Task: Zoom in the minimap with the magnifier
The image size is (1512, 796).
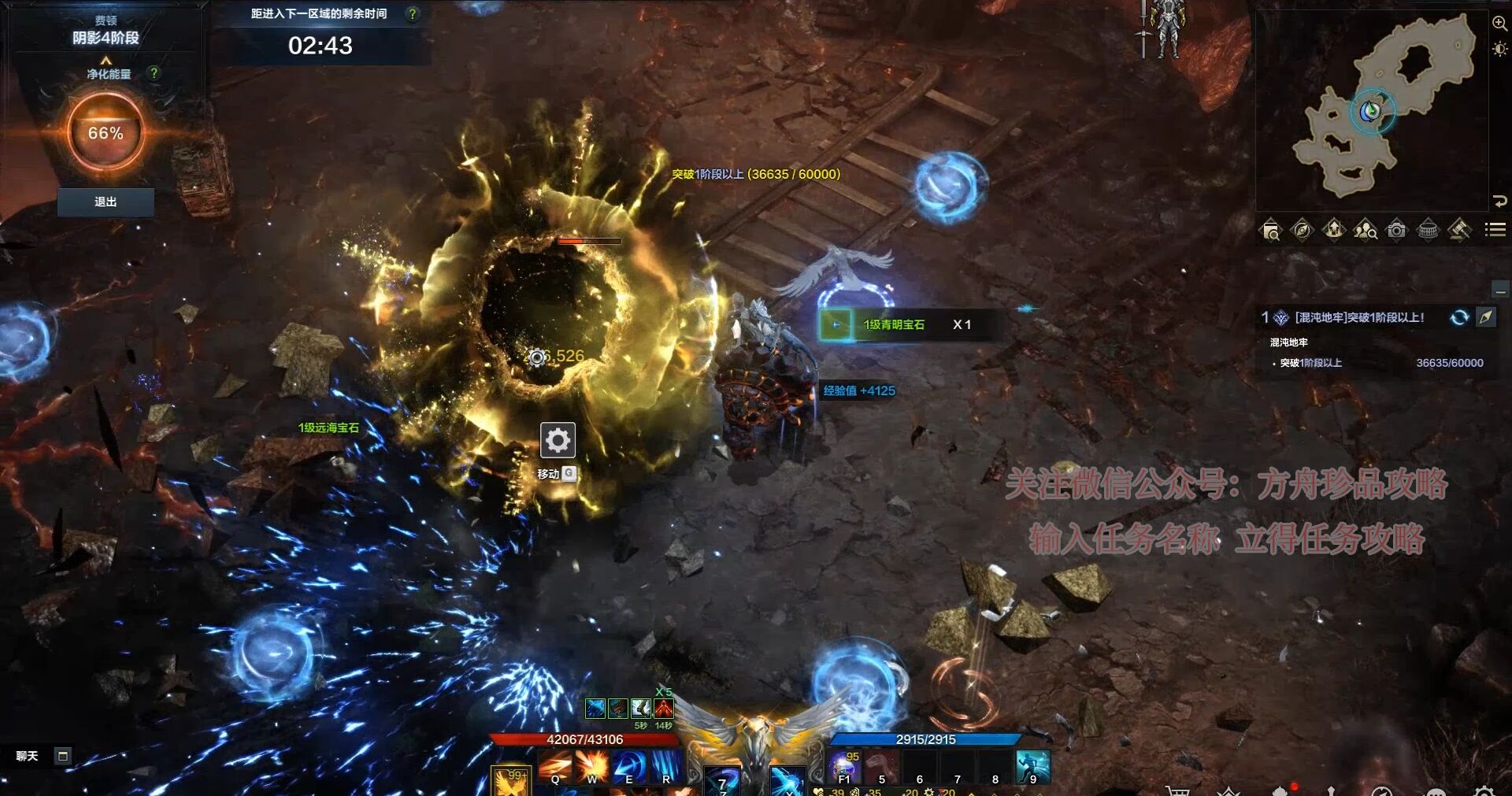Action: [x=1499, y=24]
